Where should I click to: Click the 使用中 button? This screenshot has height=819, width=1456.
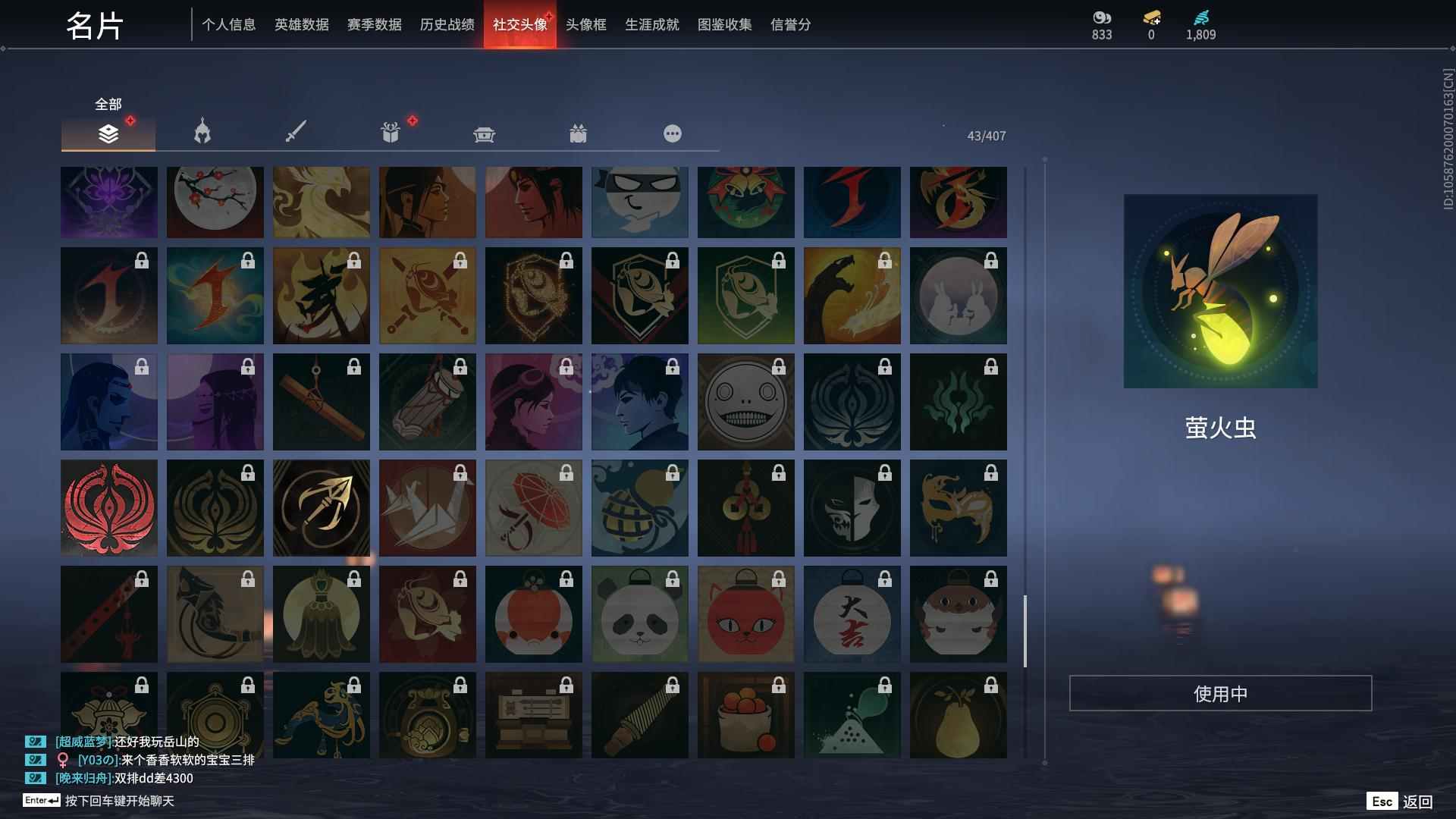coord(1220,692)
